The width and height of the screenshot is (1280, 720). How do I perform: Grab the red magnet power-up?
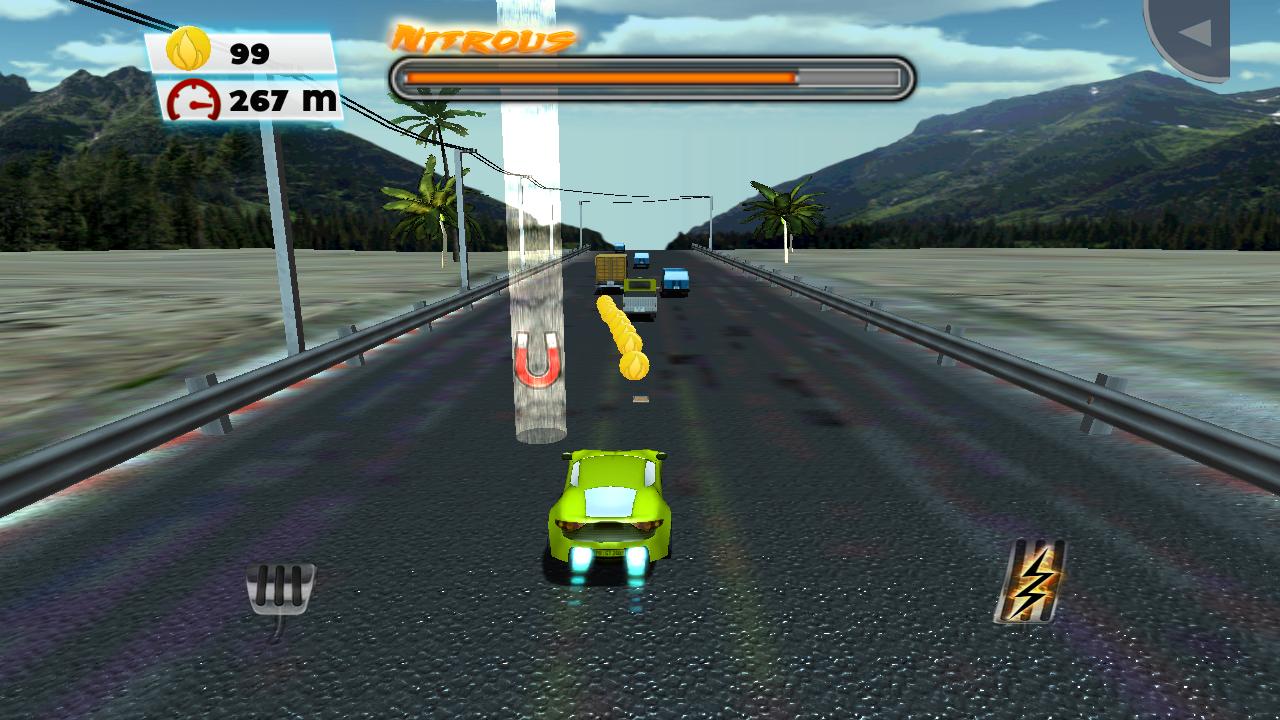pos(537,361)
